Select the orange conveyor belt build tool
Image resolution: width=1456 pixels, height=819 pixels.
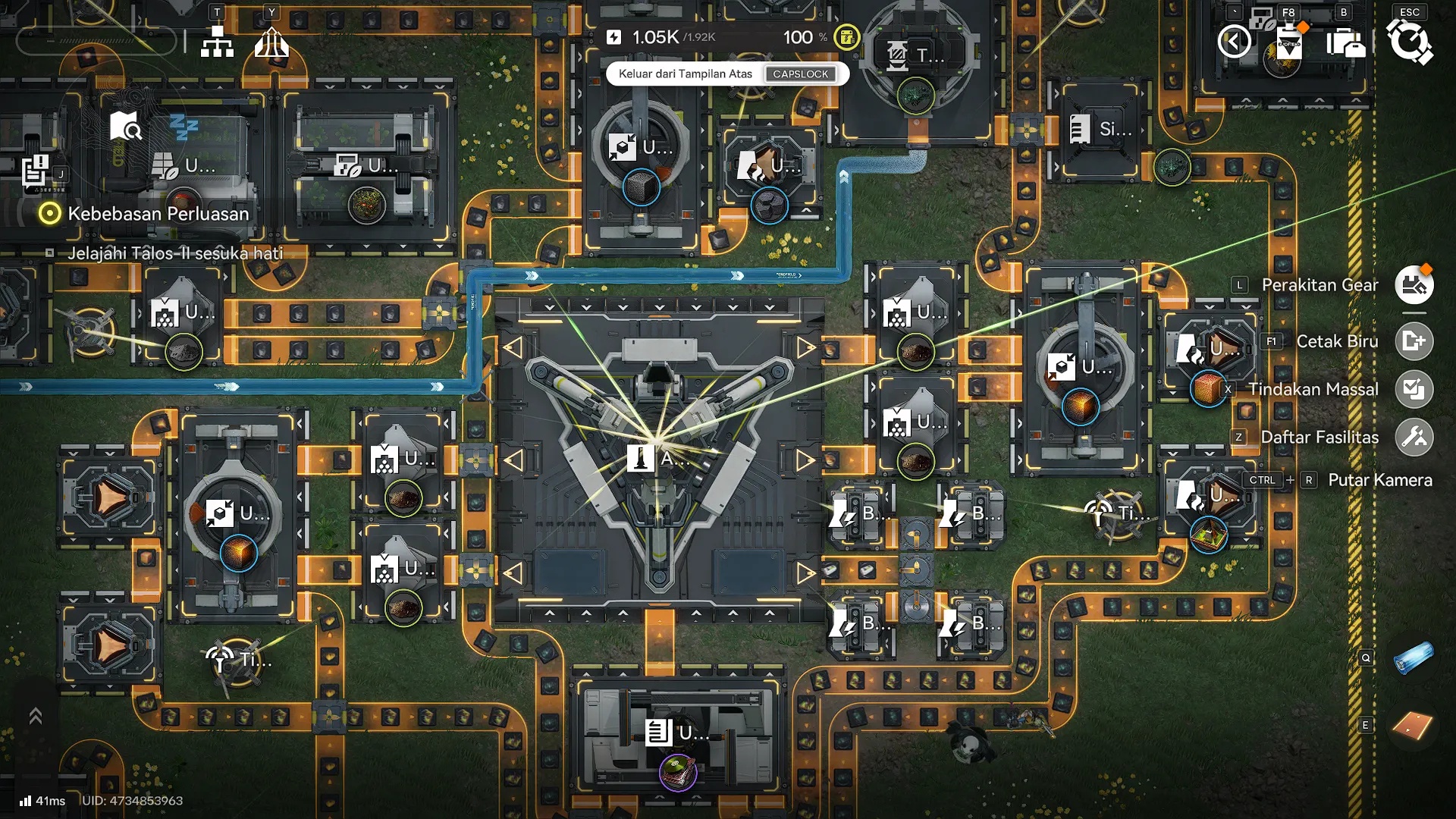pyautogui.click(x=1414, y=726)
